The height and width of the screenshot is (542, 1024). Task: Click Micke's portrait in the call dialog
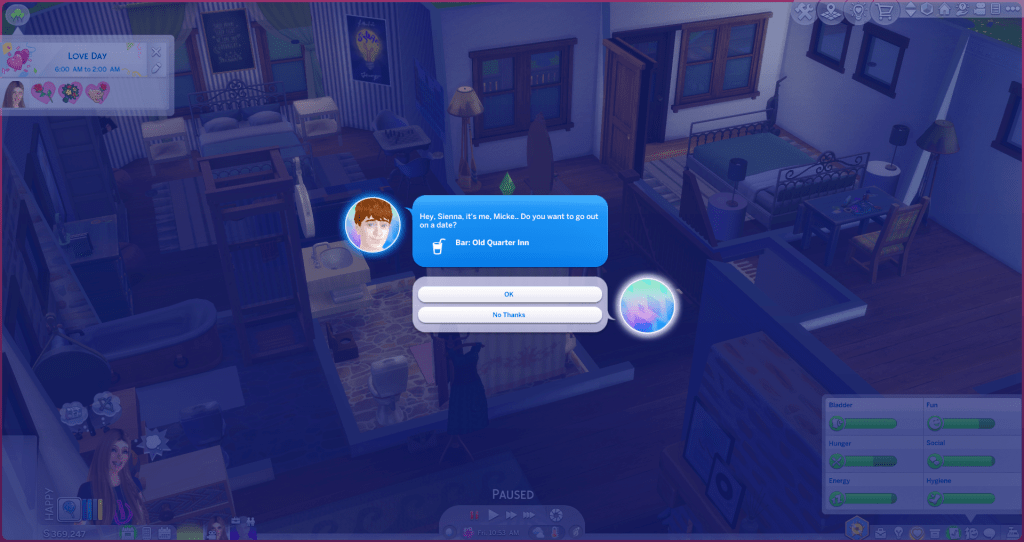click(367, 224)
